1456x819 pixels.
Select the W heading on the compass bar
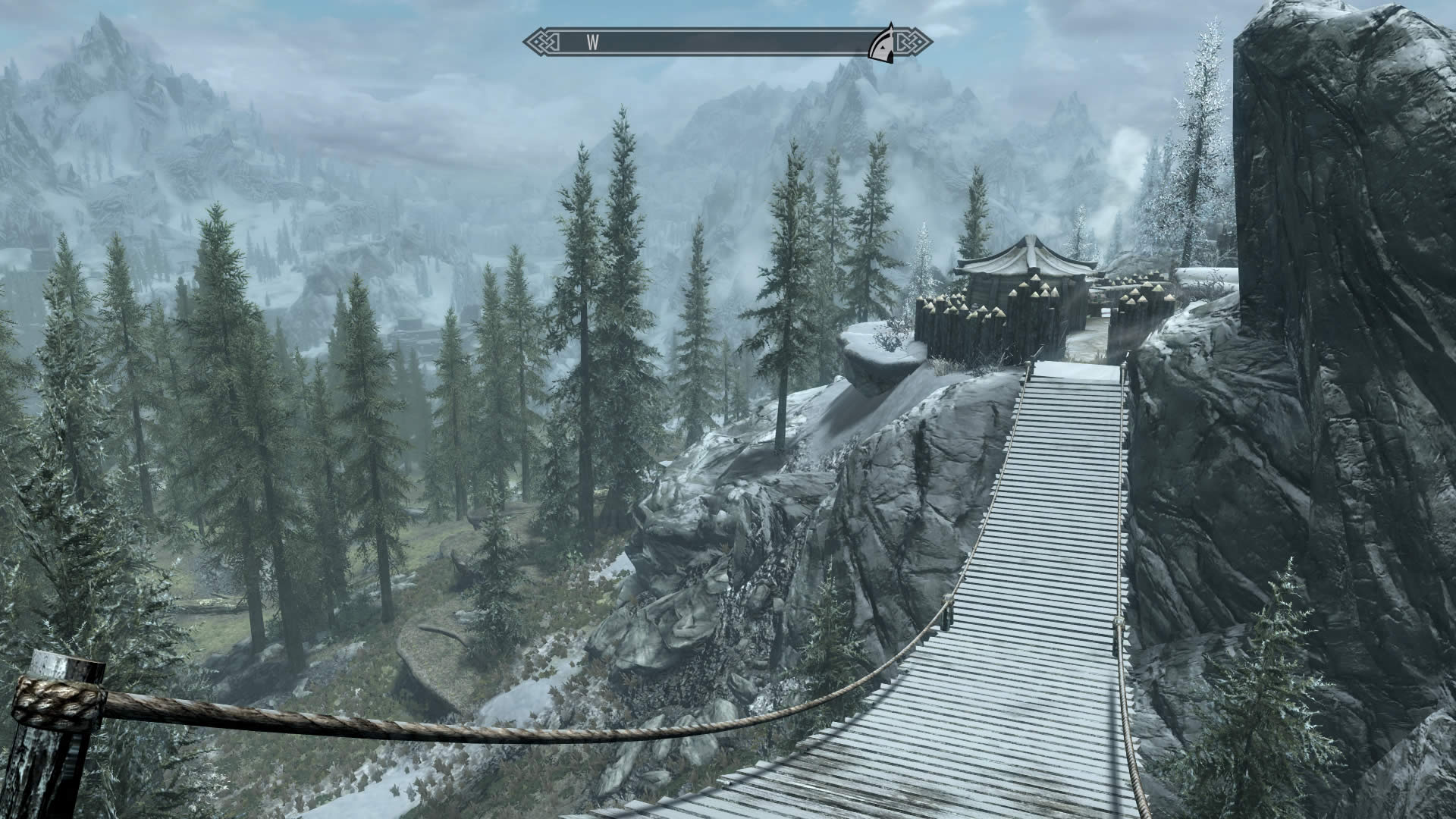tap(592, 43)
